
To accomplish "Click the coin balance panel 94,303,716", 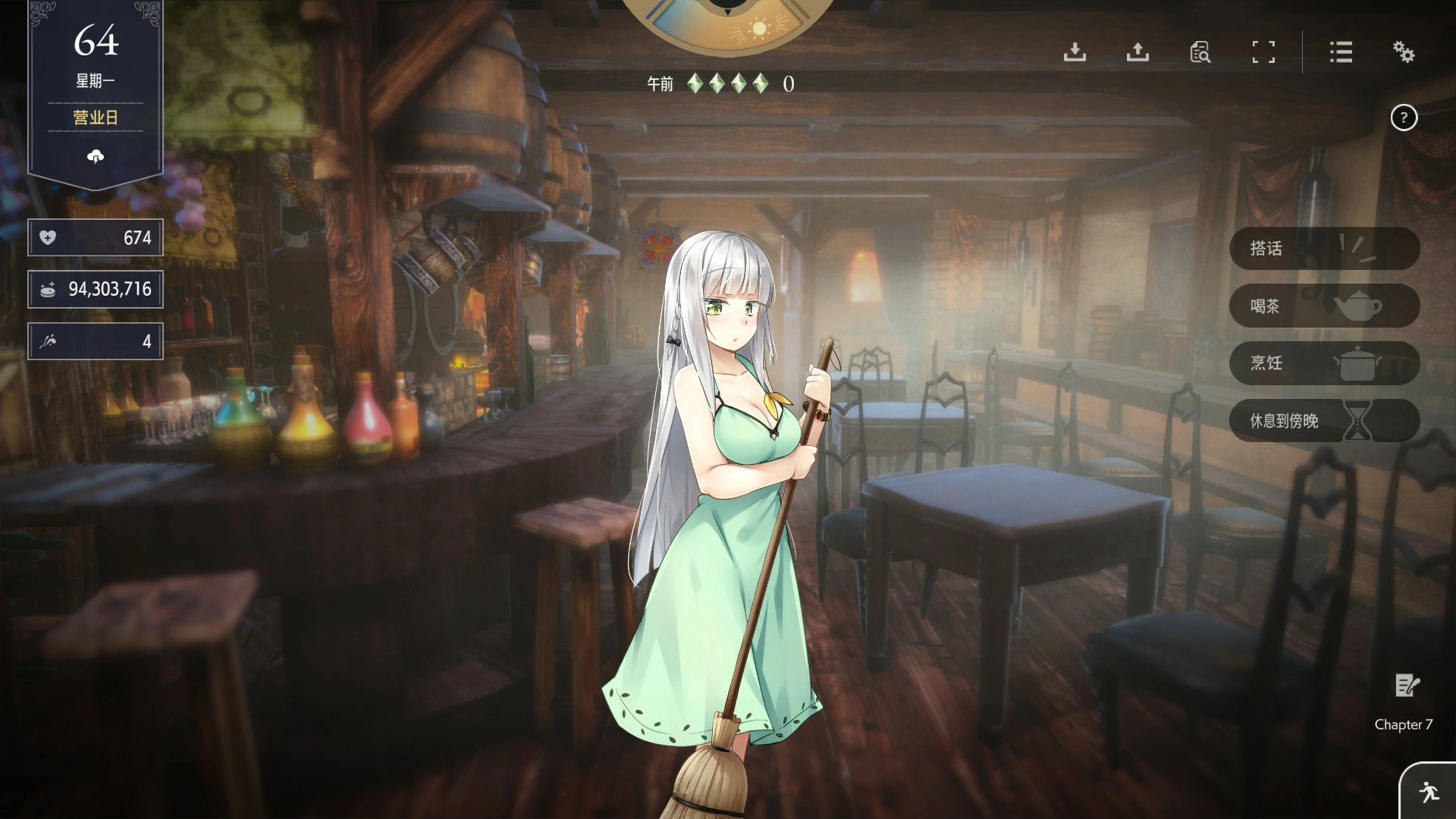I will pos(95,289).
